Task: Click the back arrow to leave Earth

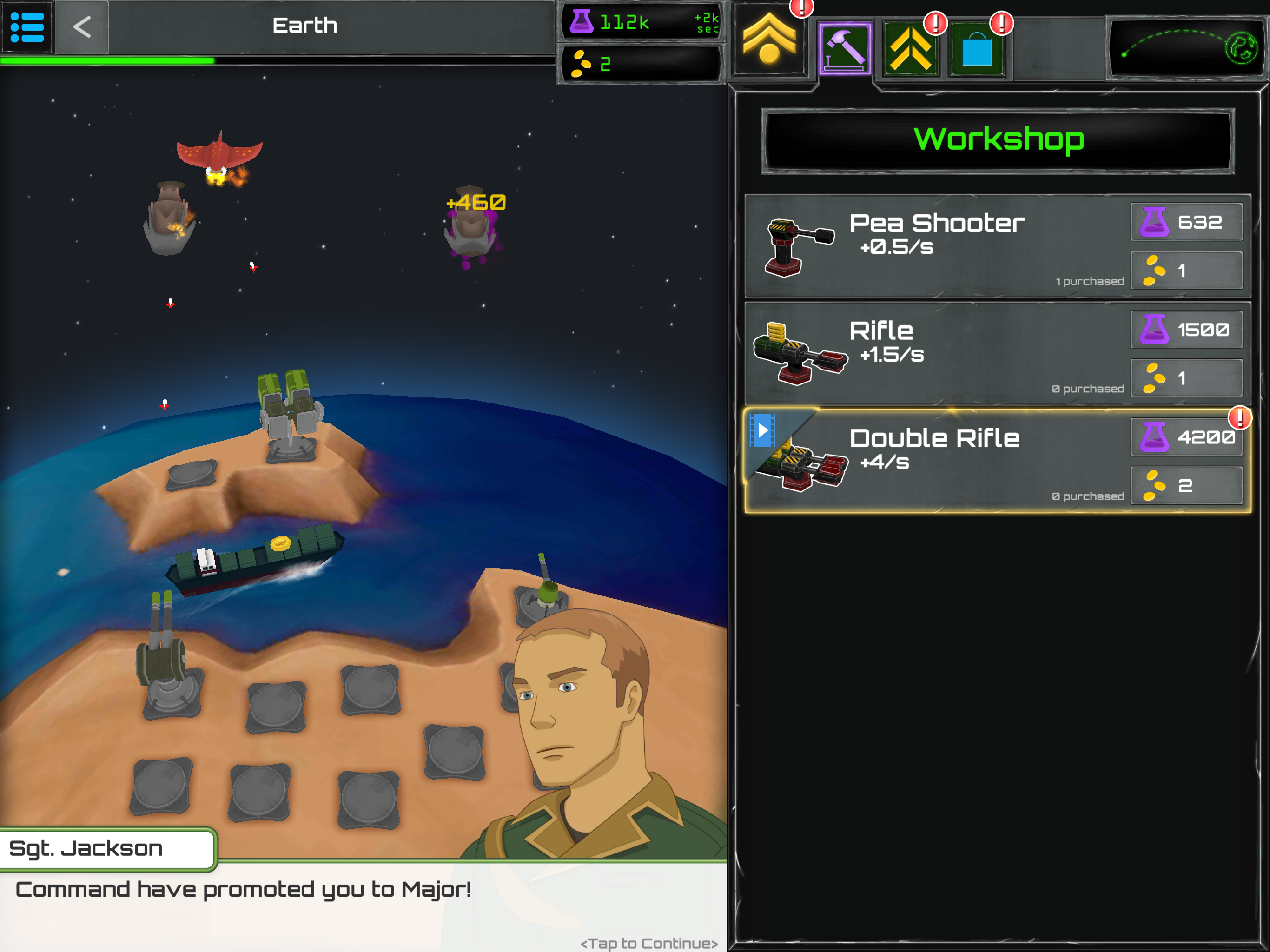Action: [x=81, y=26]
